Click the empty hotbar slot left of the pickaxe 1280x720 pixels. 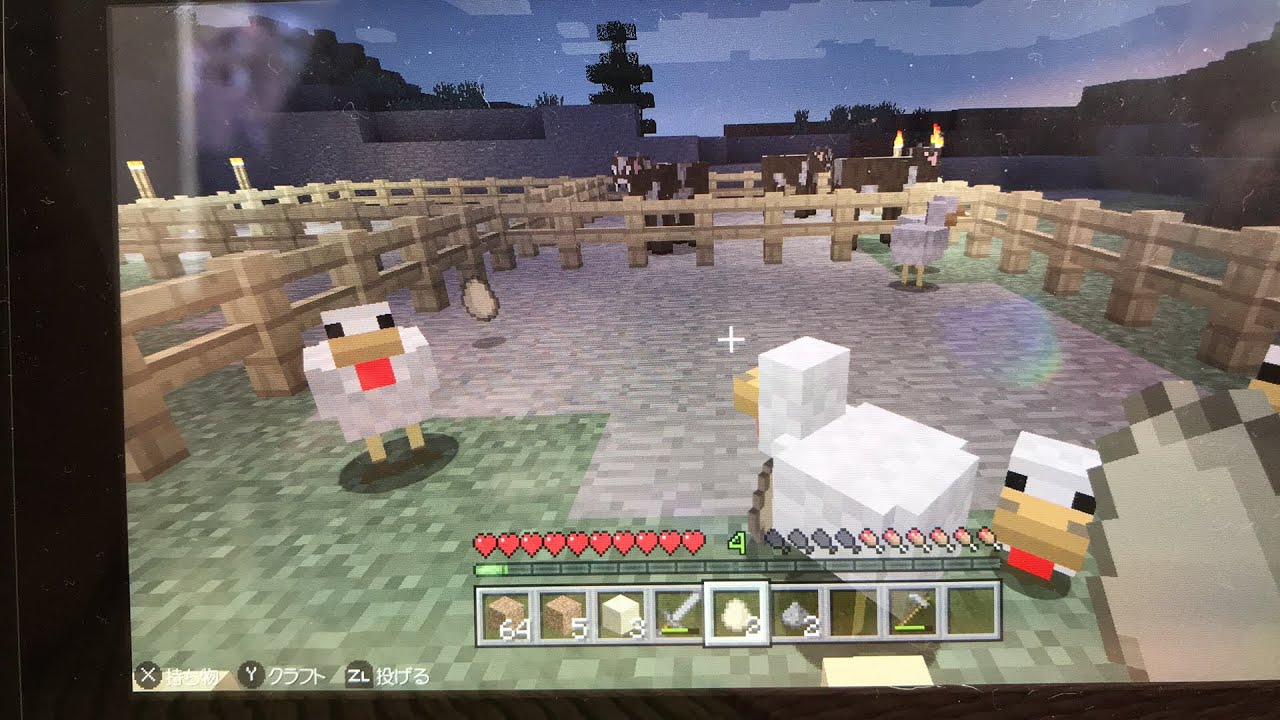tap(852, 613)
